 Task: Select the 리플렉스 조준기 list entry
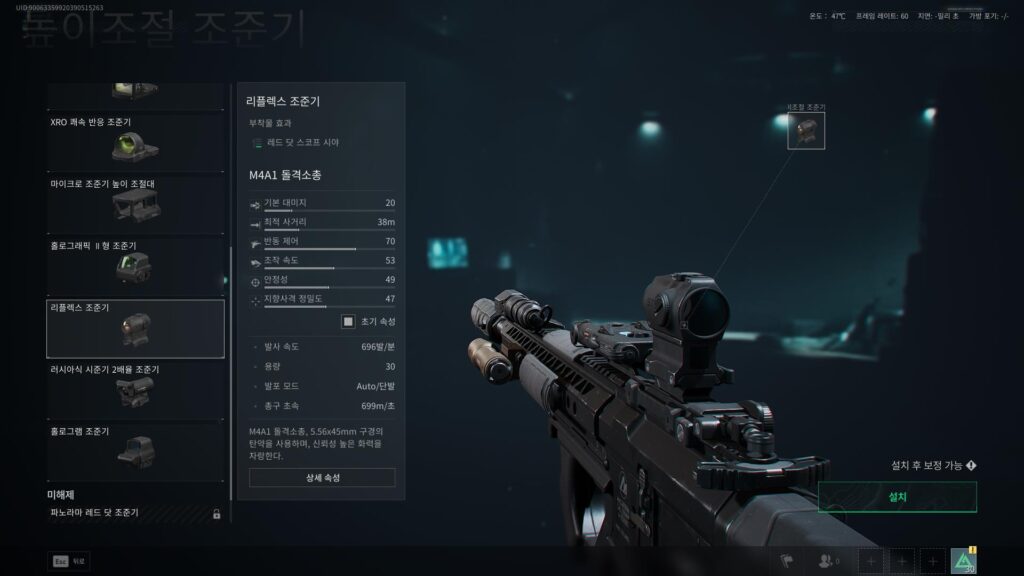[135, 328]
